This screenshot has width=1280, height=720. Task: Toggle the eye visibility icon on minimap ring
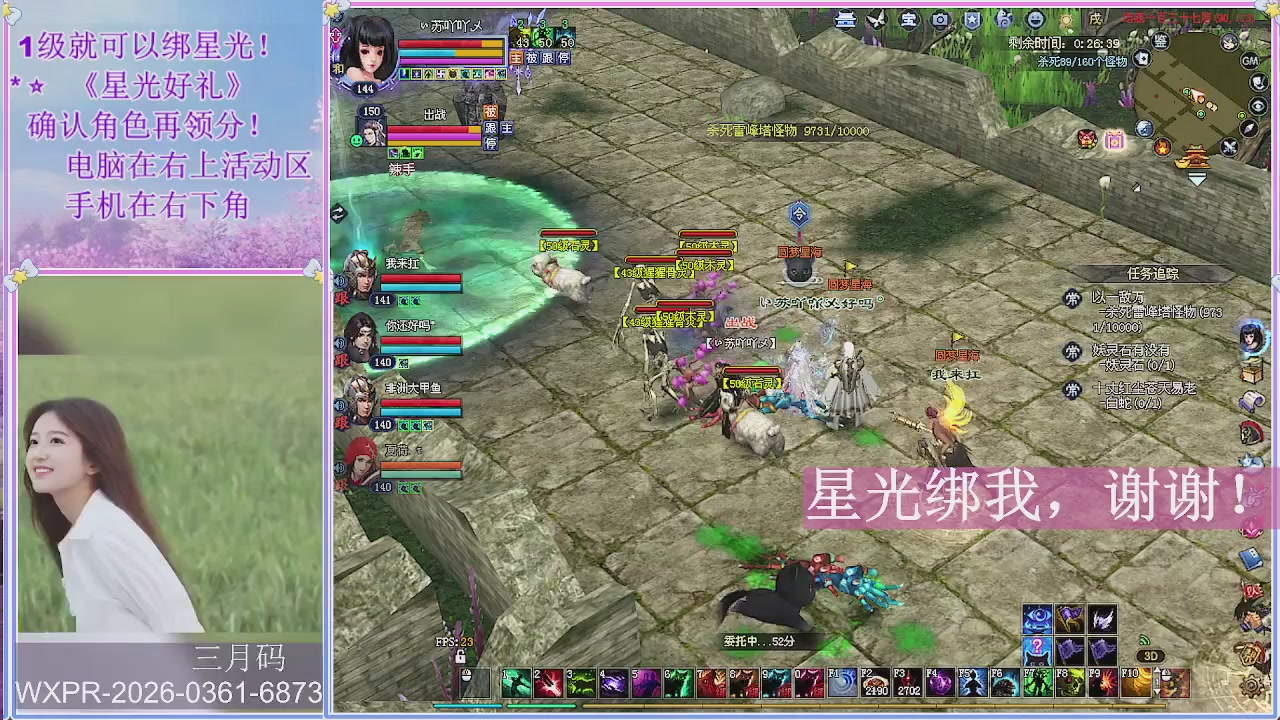(x=1258, y=104)
